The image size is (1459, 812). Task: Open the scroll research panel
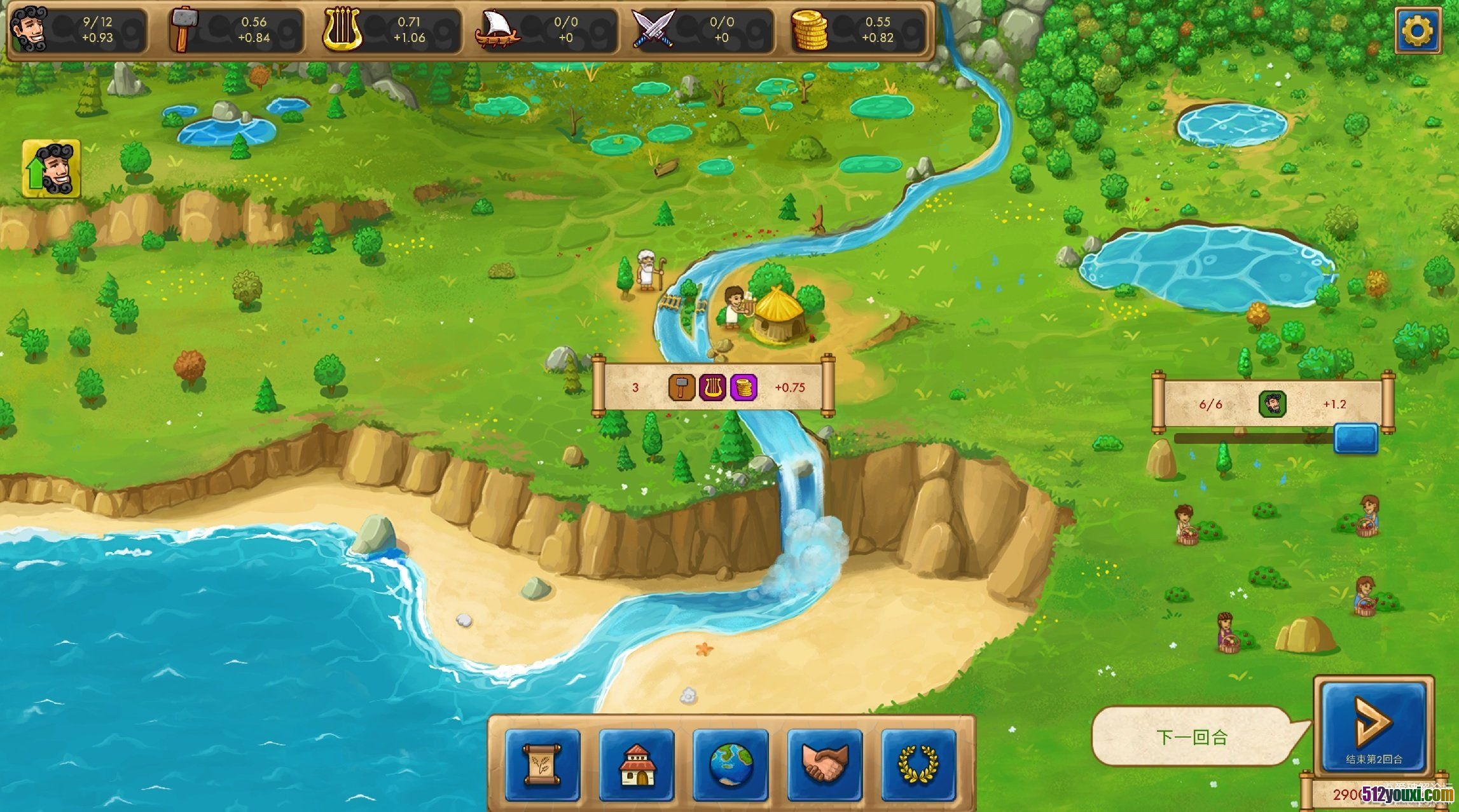tap(543, 764)
